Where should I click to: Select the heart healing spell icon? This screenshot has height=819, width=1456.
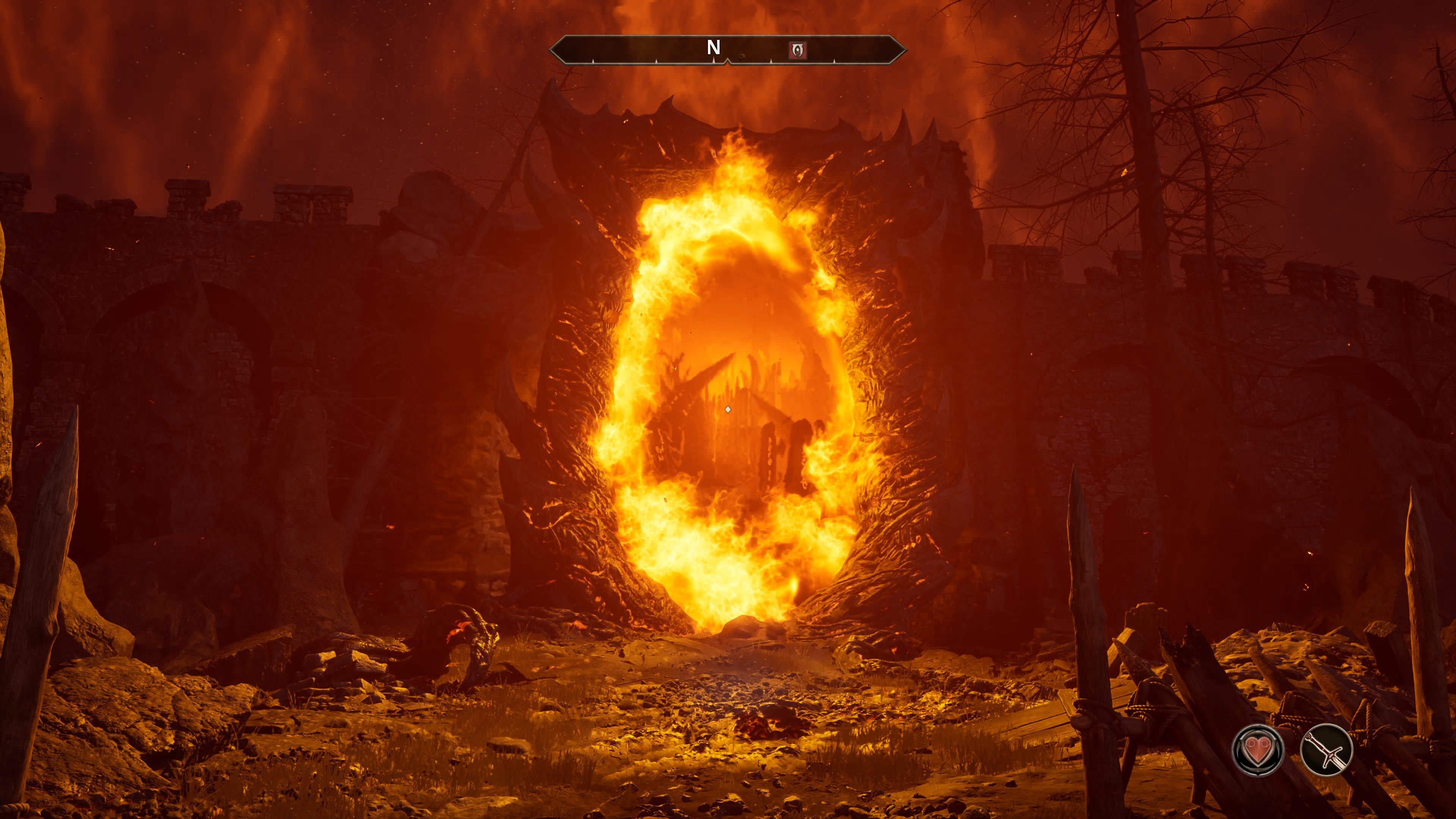point(1258,750)
